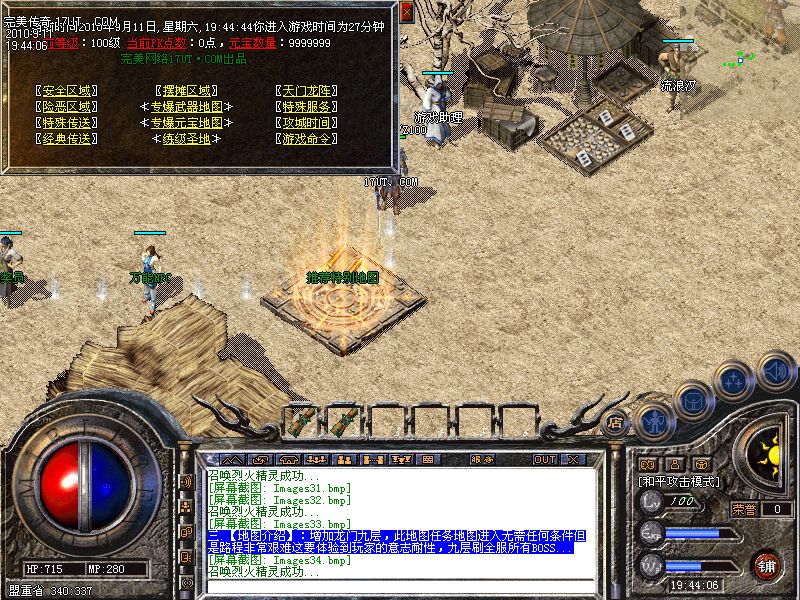Viewport: 800px width, 600px height.
Task: Go to the 摆摊区域 stall area
Action: (186, 90)
